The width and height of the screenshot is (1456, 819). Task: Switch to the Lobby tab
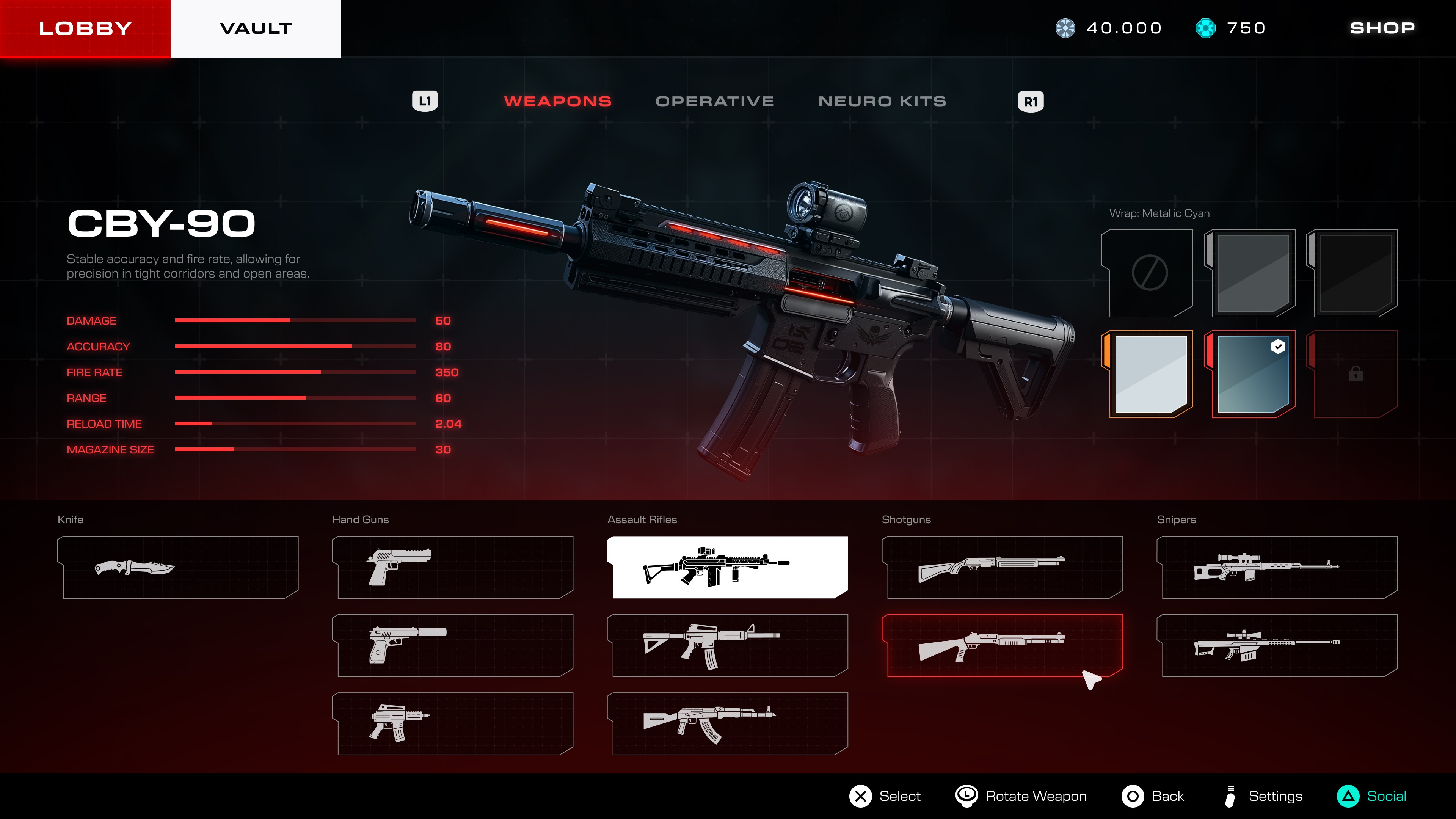(85, 28)
